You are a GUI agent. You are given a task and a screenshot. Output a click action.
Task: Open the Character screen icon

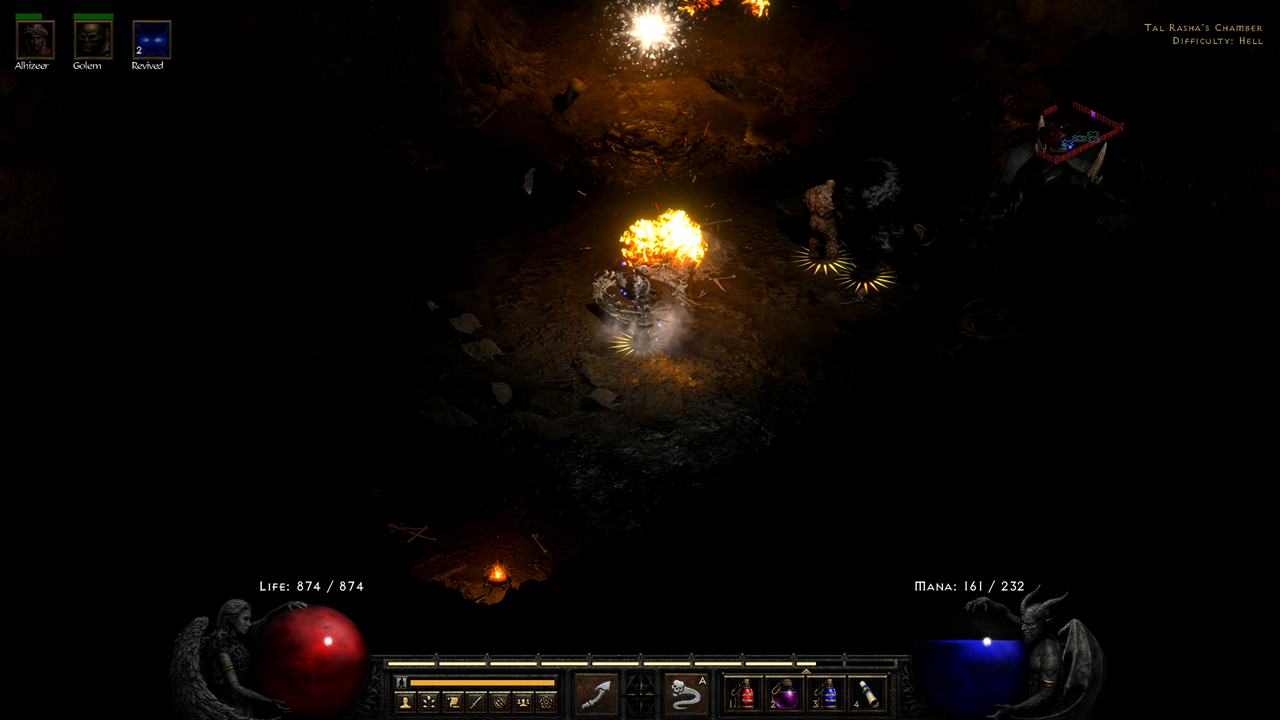point(405,701)
